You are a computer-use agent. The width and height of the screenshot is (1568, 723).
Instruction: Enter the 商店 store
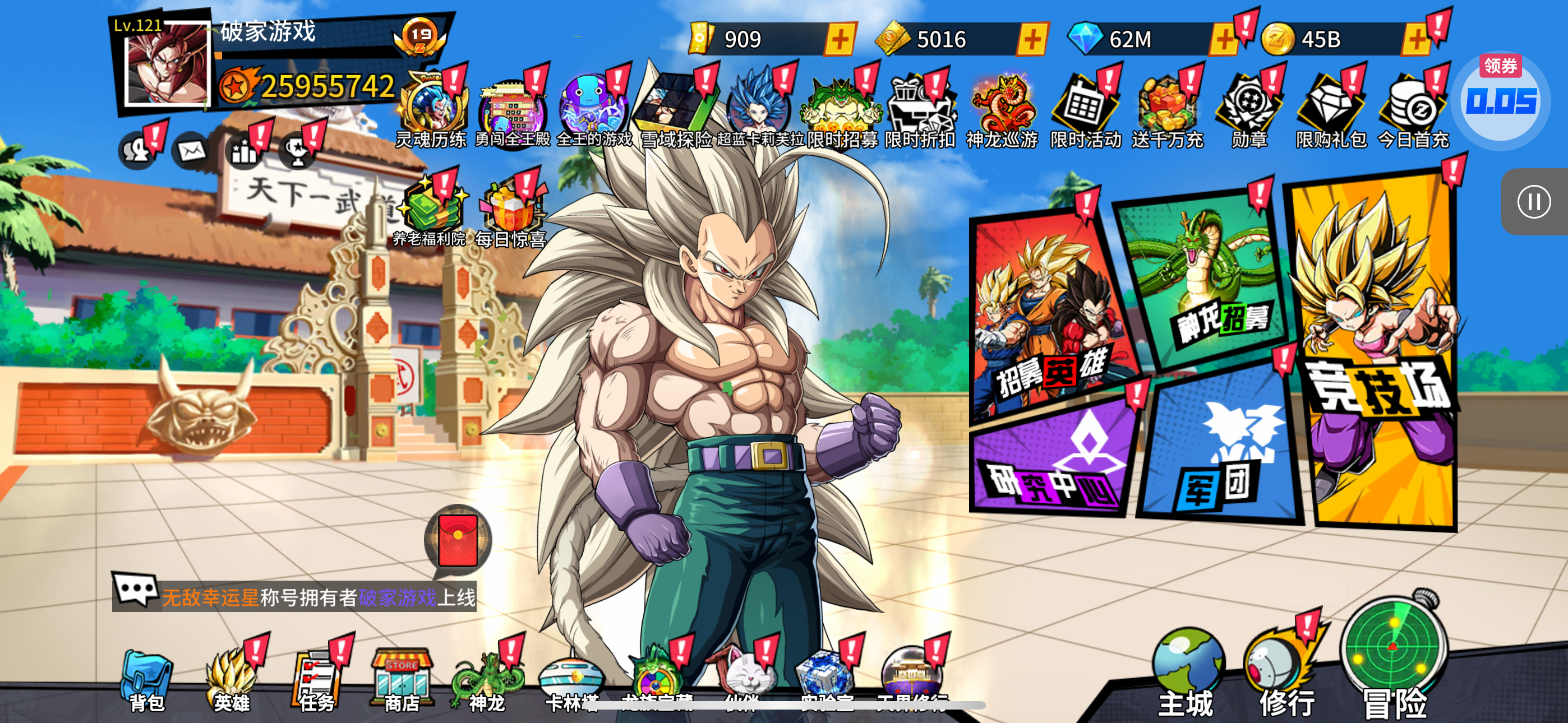tap(402, 682)
